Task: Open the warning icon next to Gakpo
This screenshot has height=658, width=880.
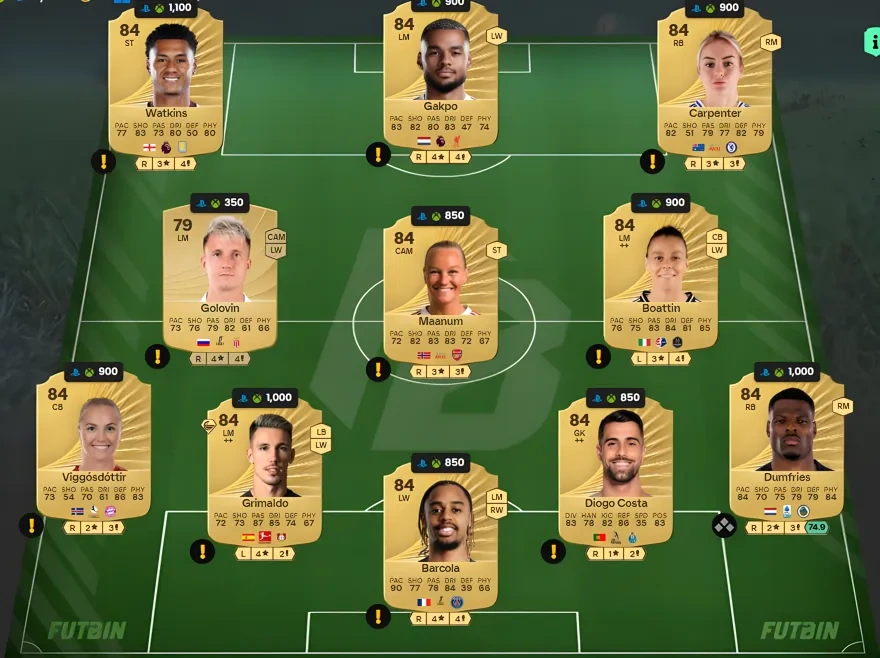Action: click(x=378, y=155)
